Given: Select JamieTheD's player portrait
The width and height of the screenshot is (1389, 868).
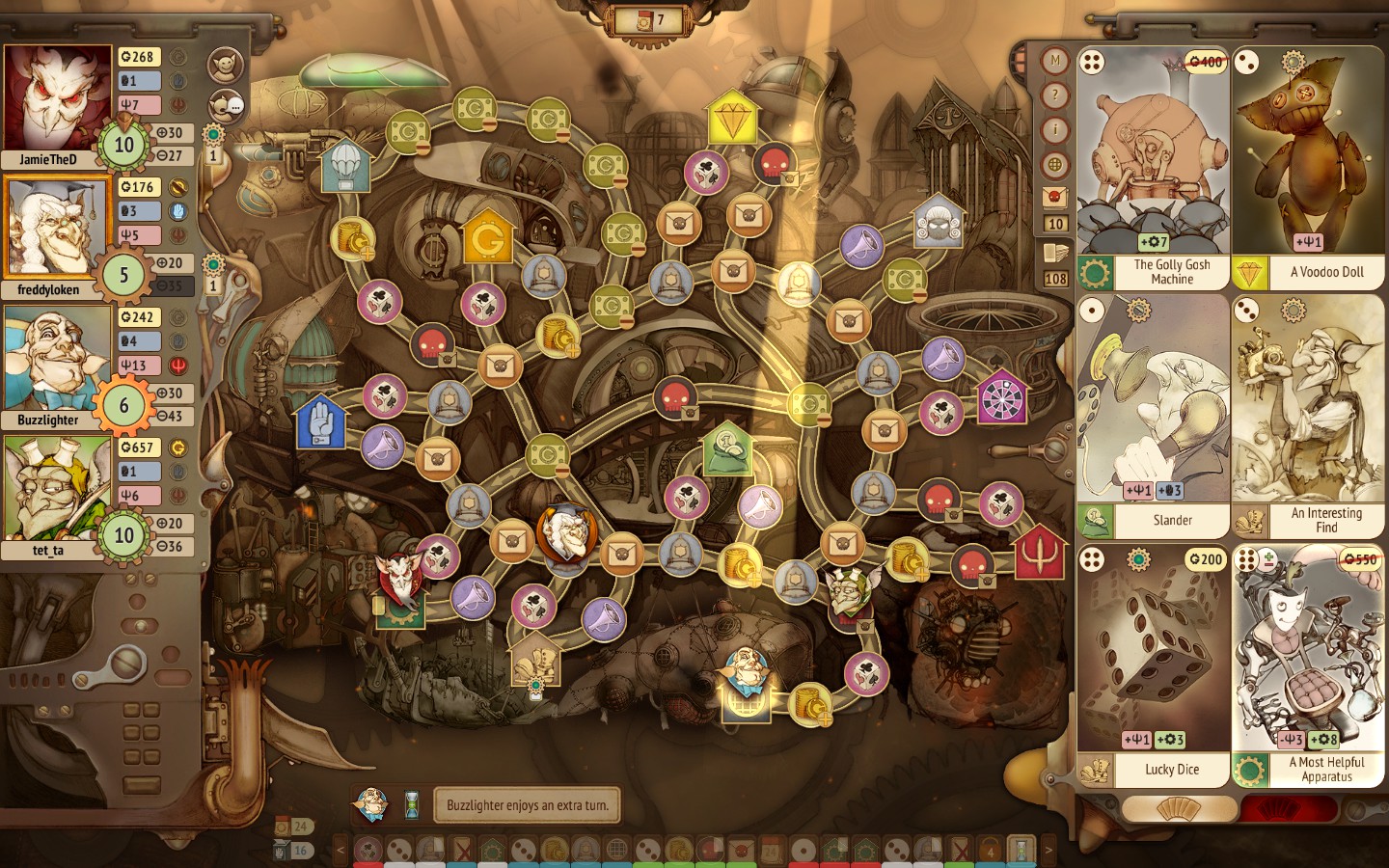Looking at the screenshot, I should [57, 97].
